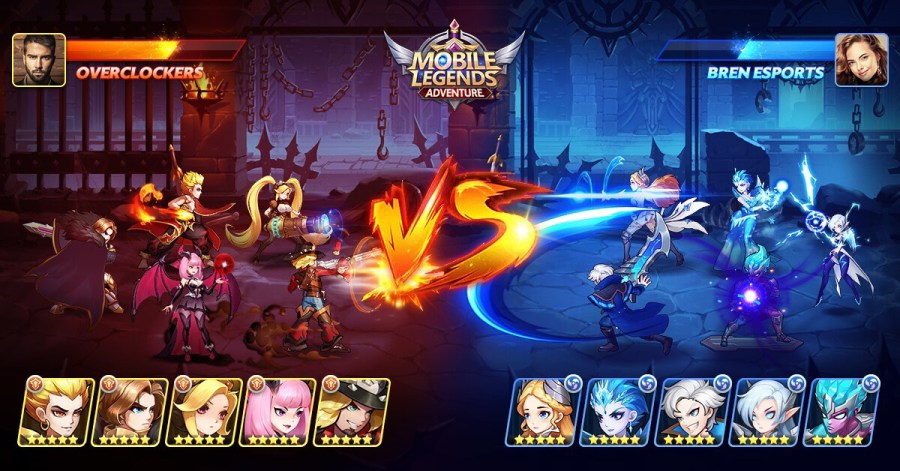Viewport: 900px width, 471px height.
Task: Choose the blonde winged-helmet girl portrait
Action: (548, 411)
